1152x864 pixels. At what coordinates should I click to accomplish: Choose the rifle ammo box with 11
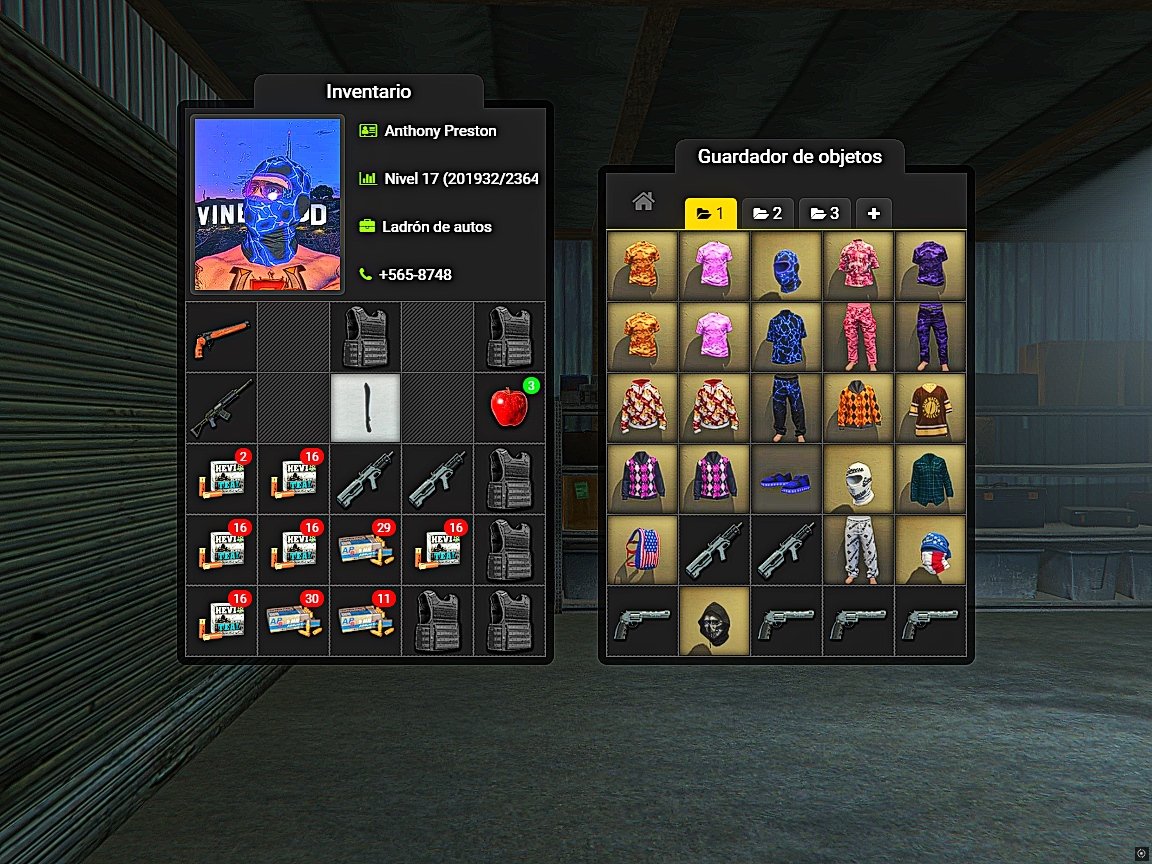[x=366, y=621]
